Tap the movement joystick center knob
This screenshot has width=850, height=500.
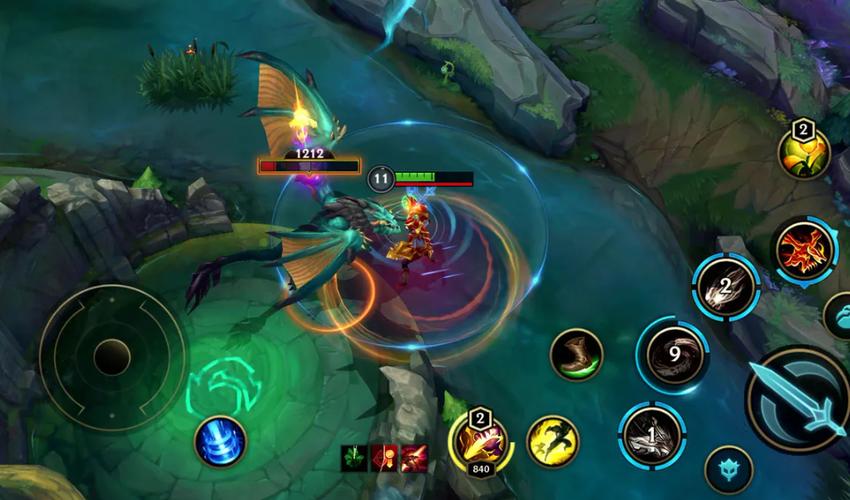[112, 357]
